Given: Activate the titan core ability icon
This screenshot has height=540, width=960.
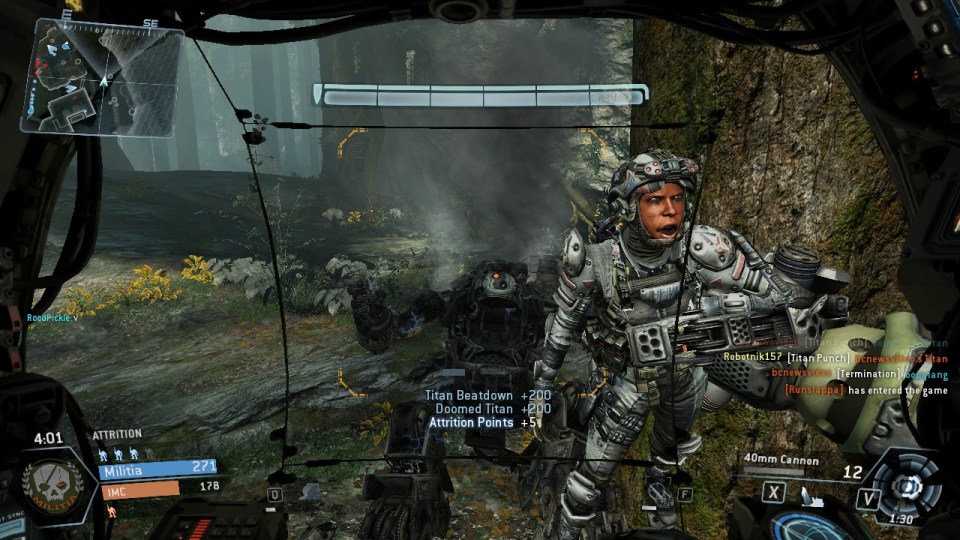Looking at the screenshot, I should (x=905, y=487).
